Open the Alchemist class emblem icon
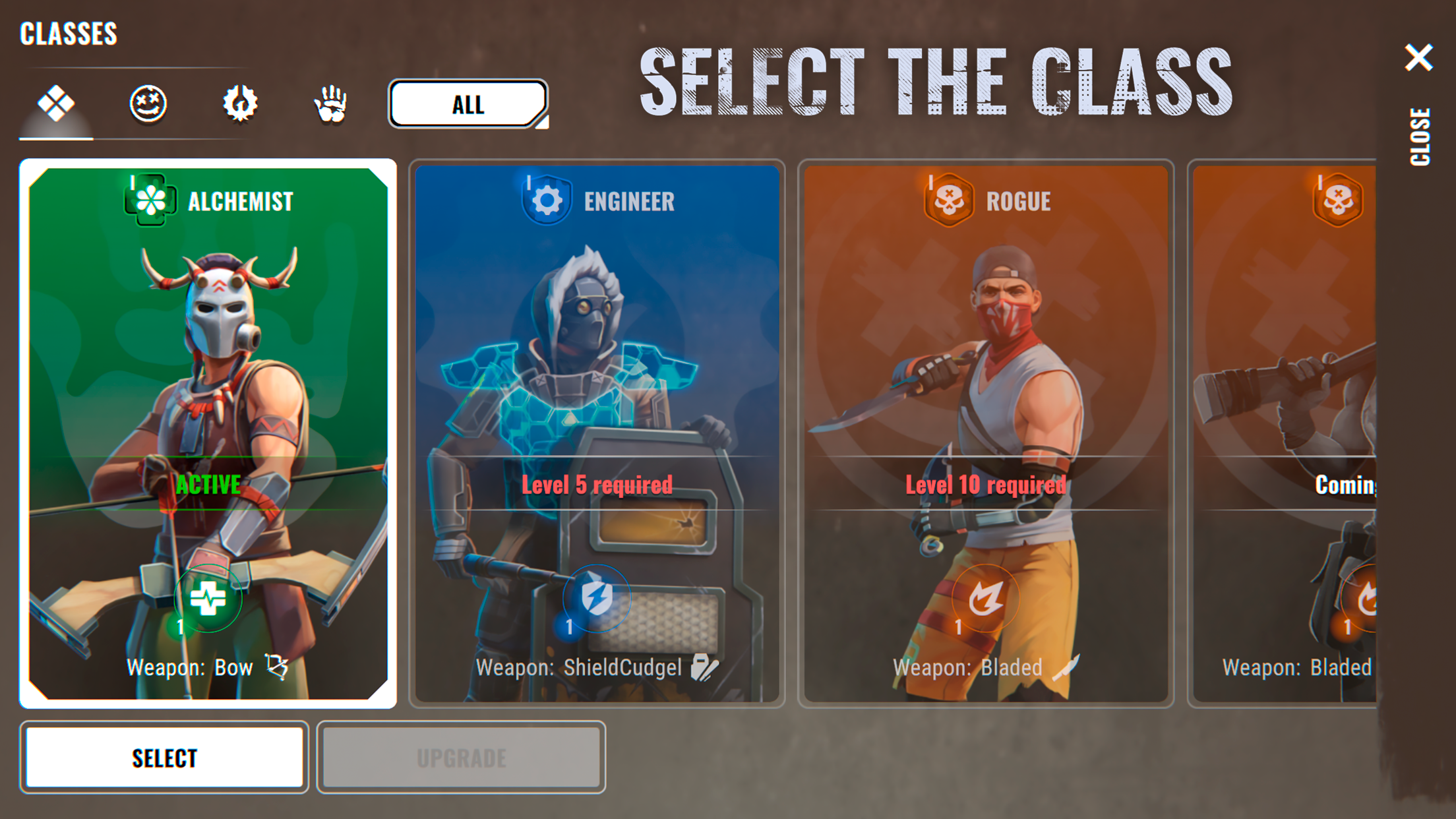 pyautogui.click(x=150, y=200)
